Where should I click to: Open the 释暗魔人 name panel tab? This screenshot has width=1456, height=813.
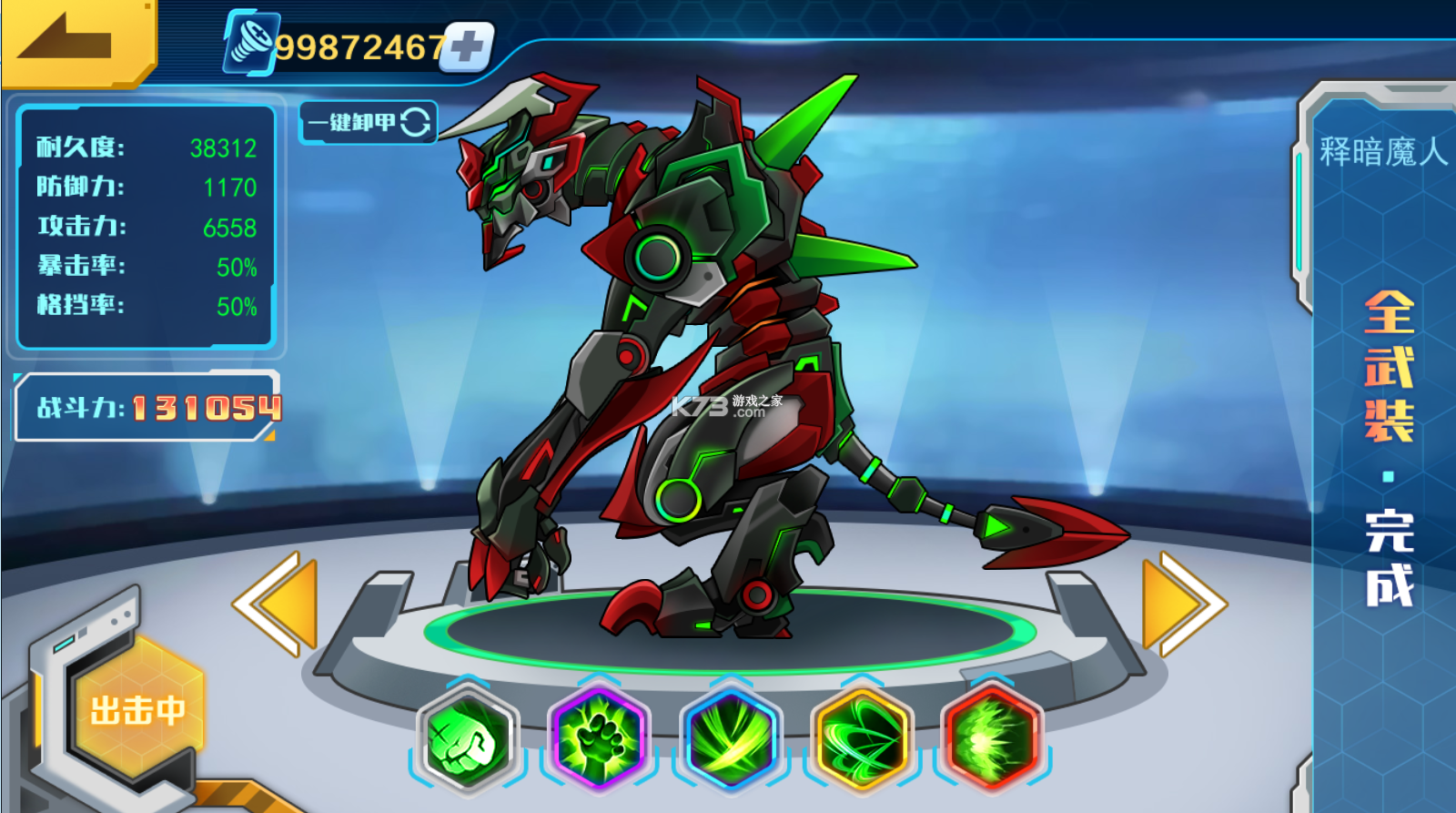pyautogui.click(x=1381, y=152)
